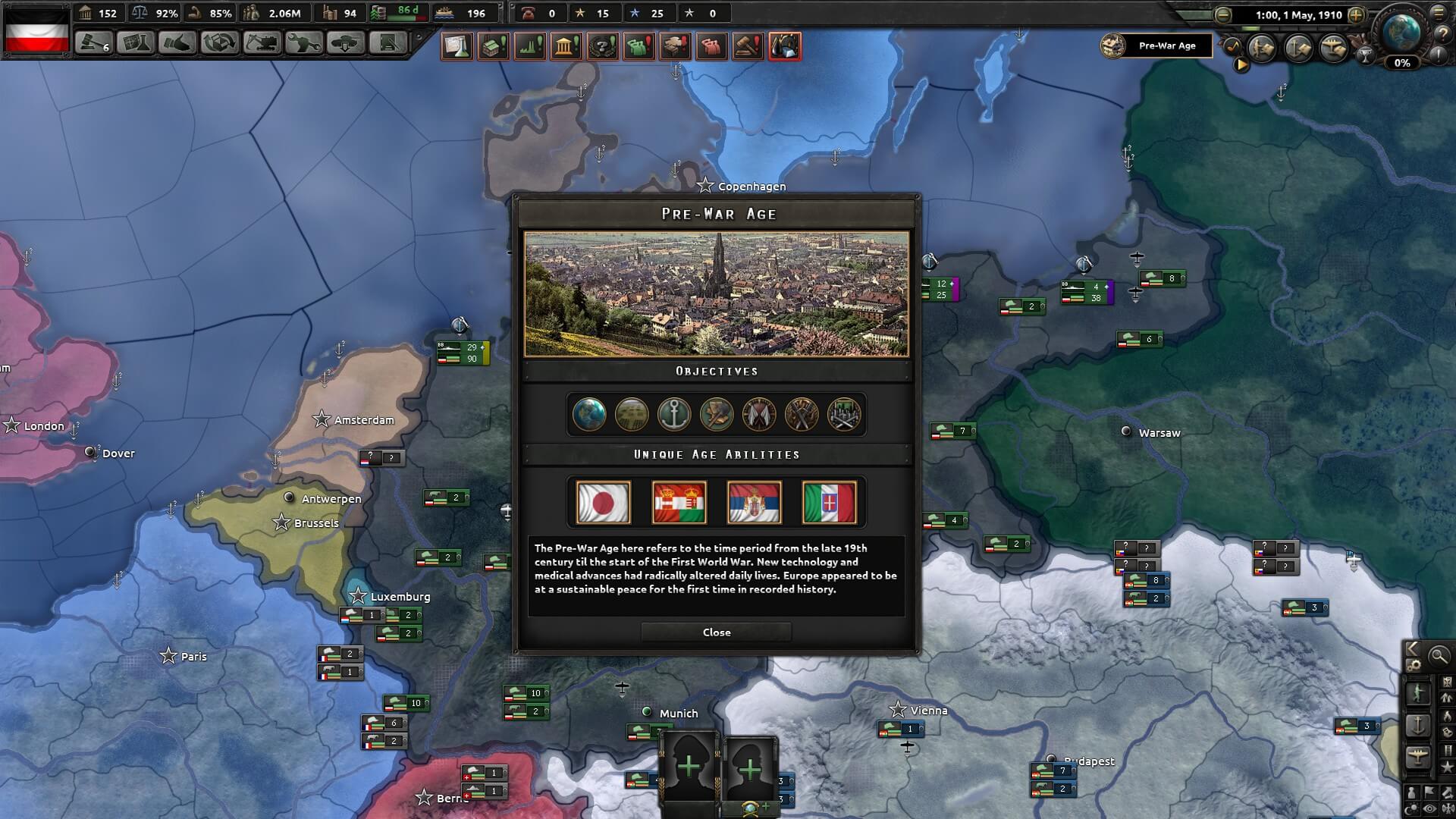The width and height of the screenshot is (1456, 819).
Task: Switch to the air map mode plane button
Action: pyautogui.click(x=1418, y=756)
